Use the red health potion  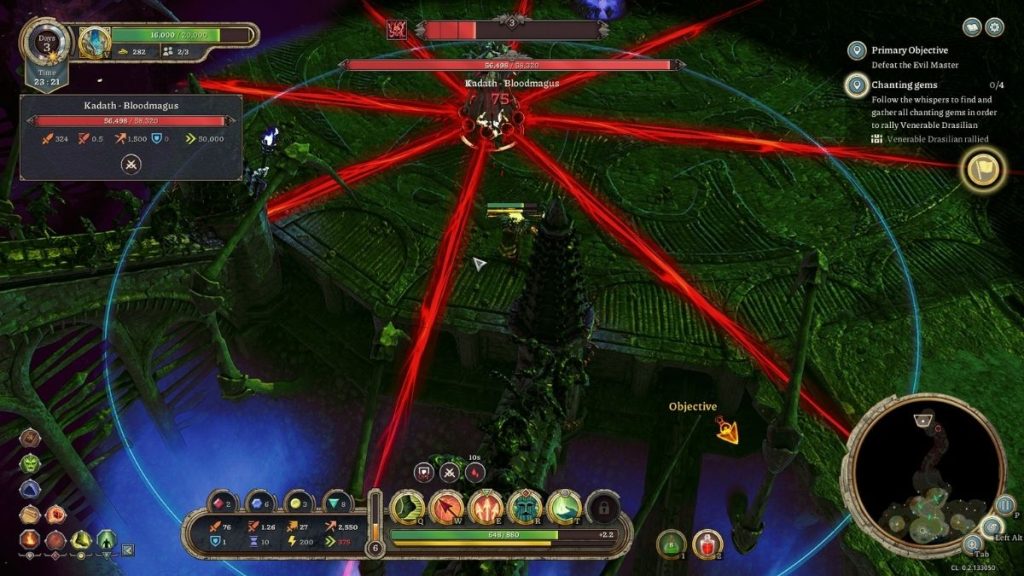(707, 544)
